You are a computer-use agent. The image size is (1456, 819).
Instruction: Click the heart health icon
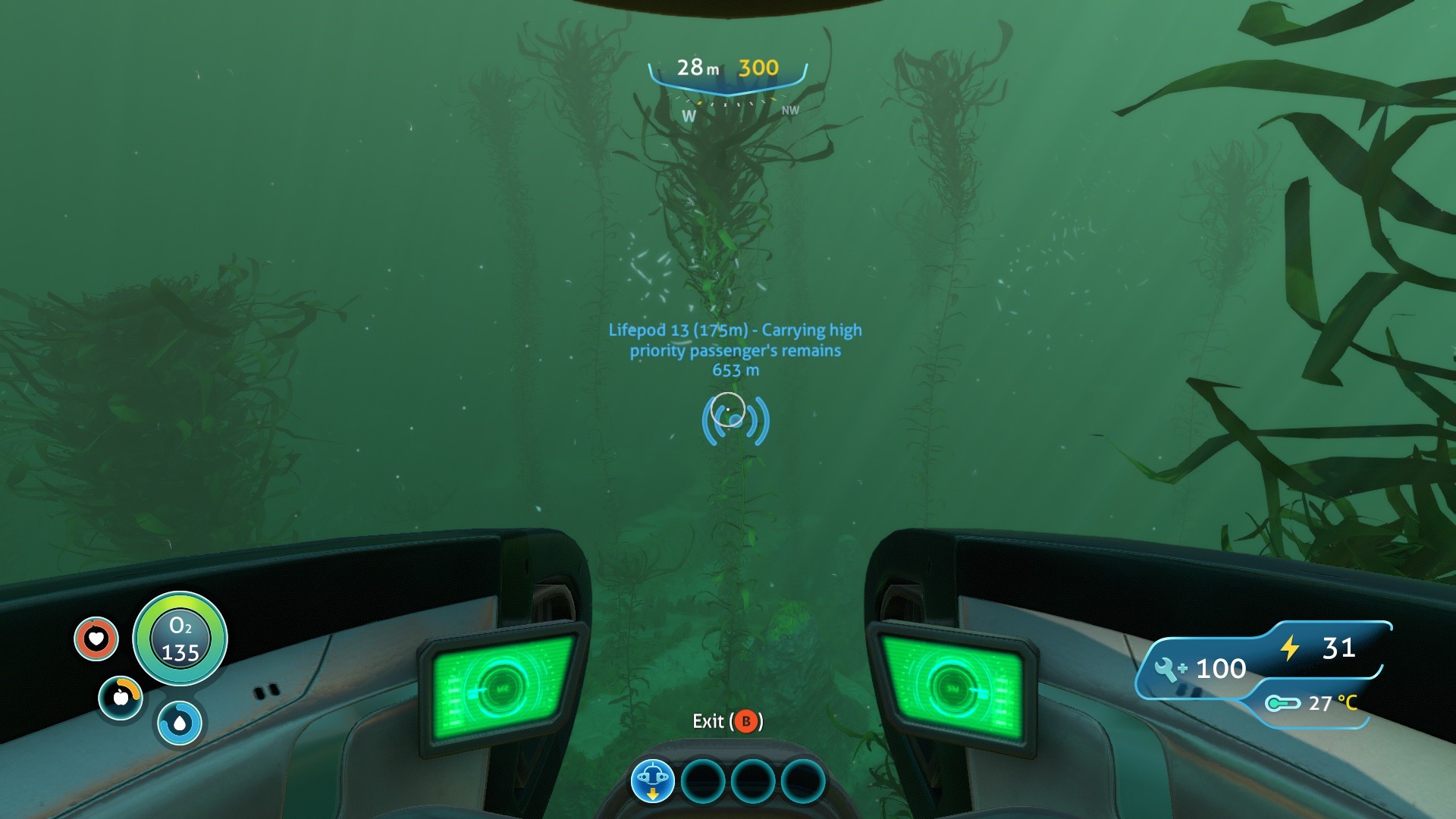coord(96,639)
